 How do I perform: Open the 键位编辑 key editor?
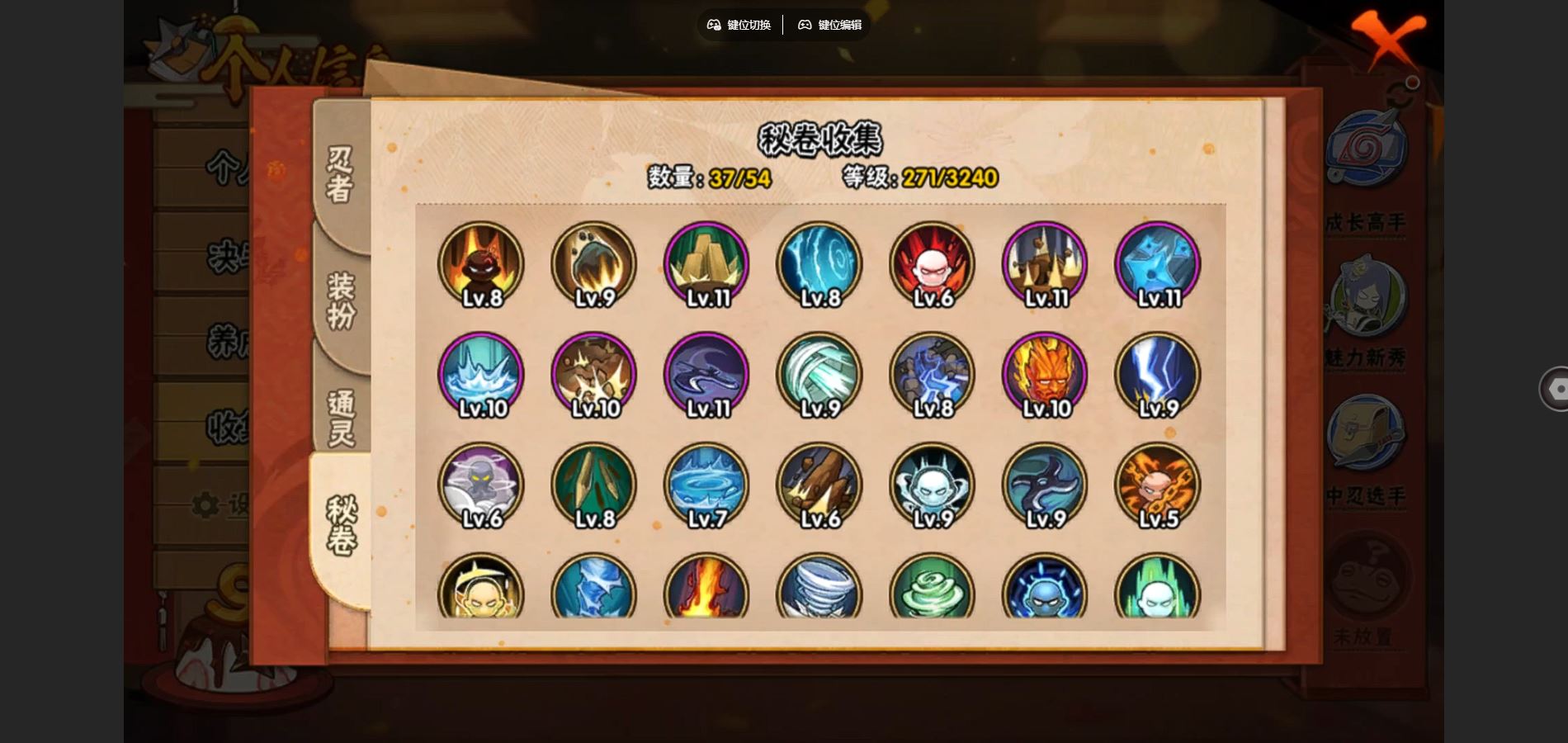(829, 25)
